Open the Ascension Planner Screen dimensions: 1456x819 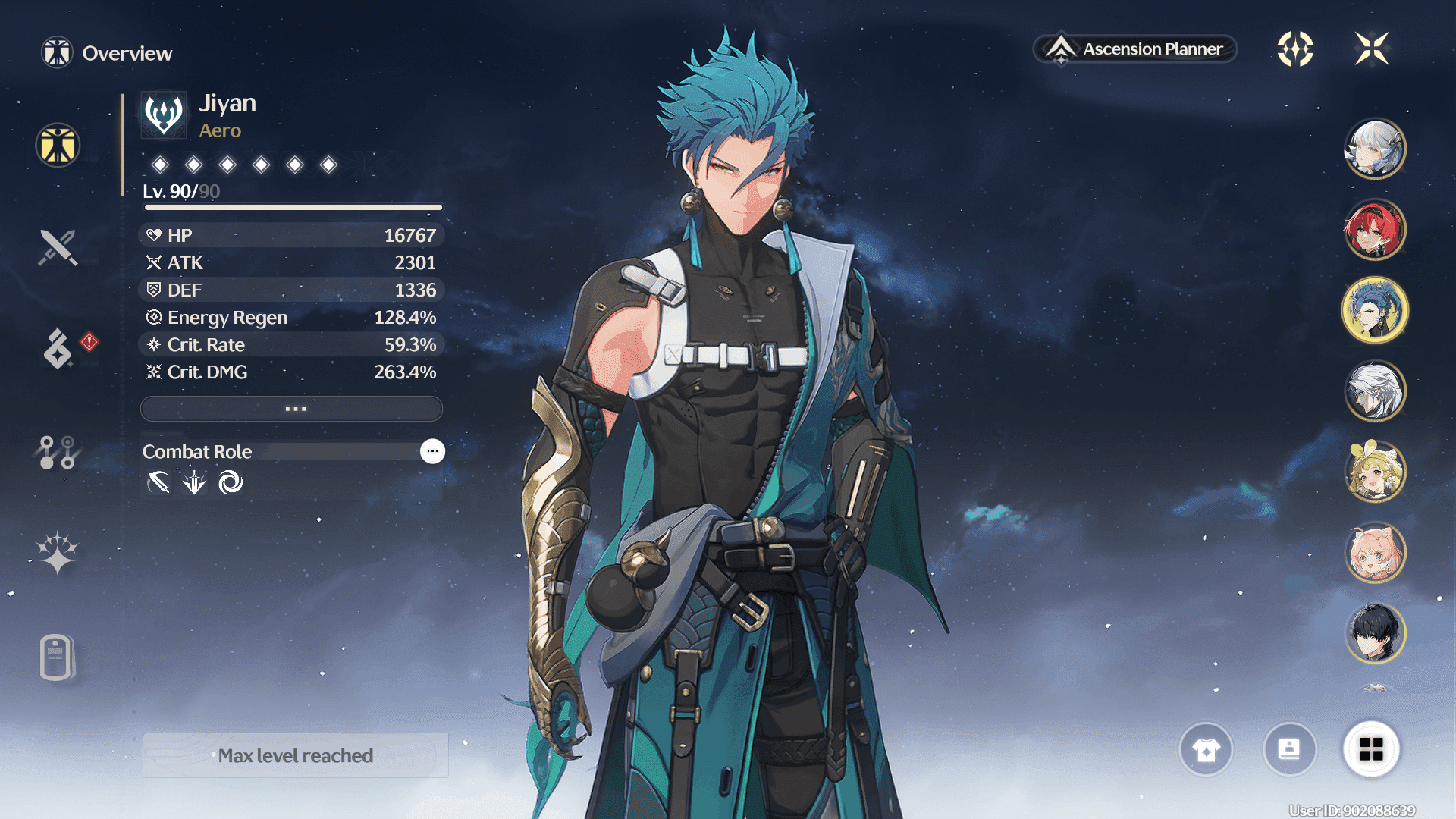click(1136, 49)
